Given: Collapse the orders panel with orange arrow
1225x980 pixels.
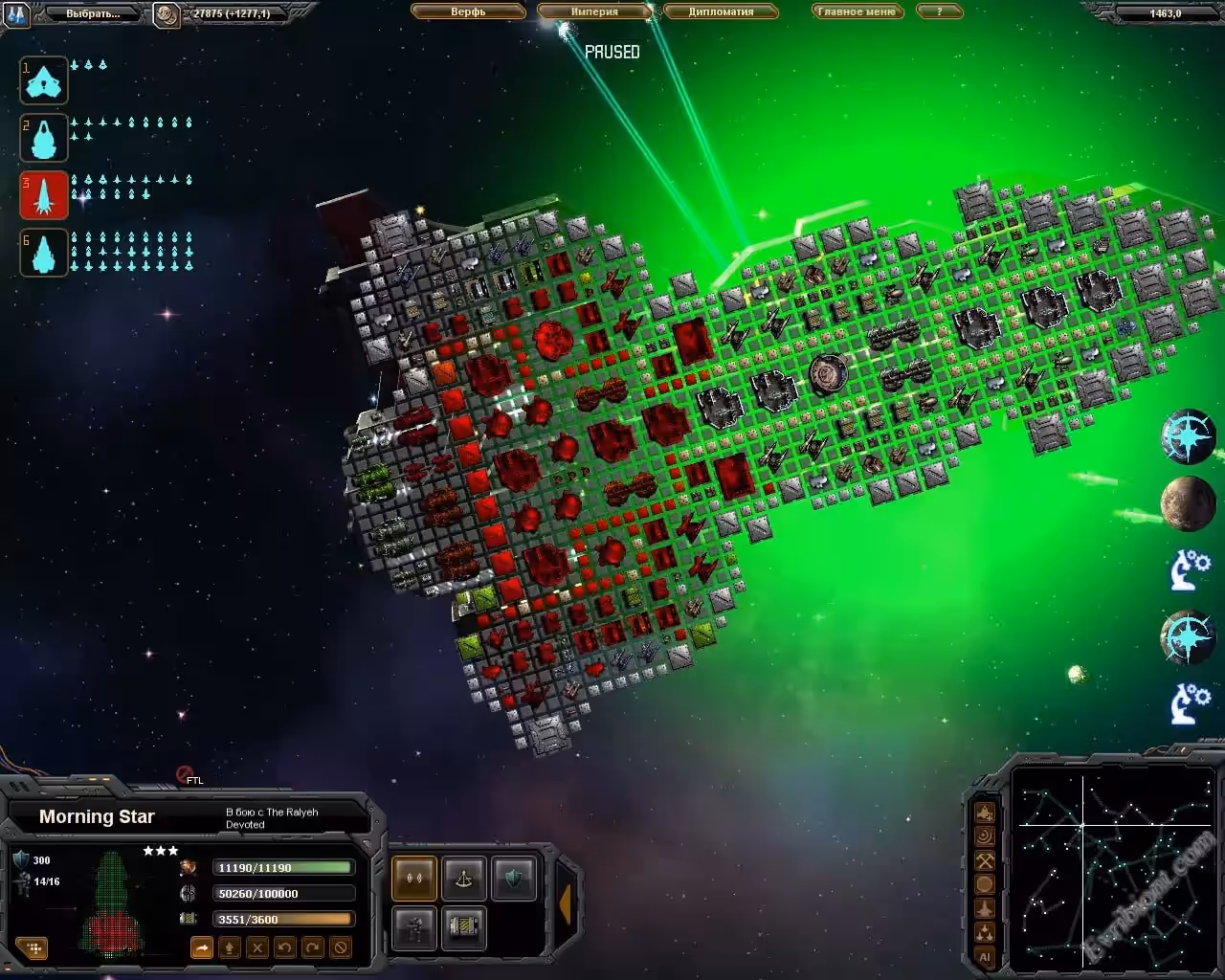Looking at the screenshot, I should pos(565,904).
